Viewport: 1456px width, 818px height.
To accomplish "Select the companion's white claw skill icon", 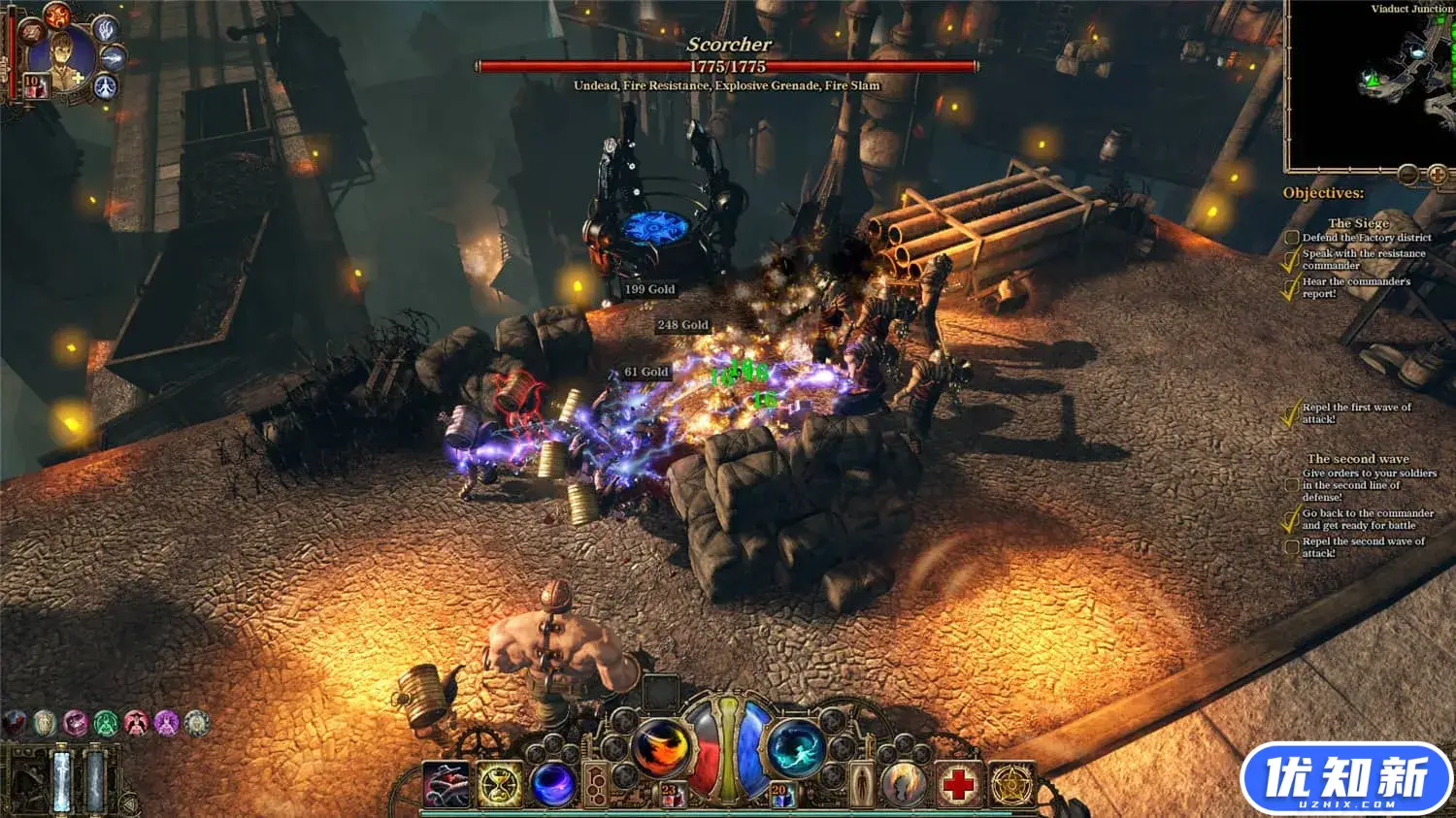I will [x=105, y=28].
